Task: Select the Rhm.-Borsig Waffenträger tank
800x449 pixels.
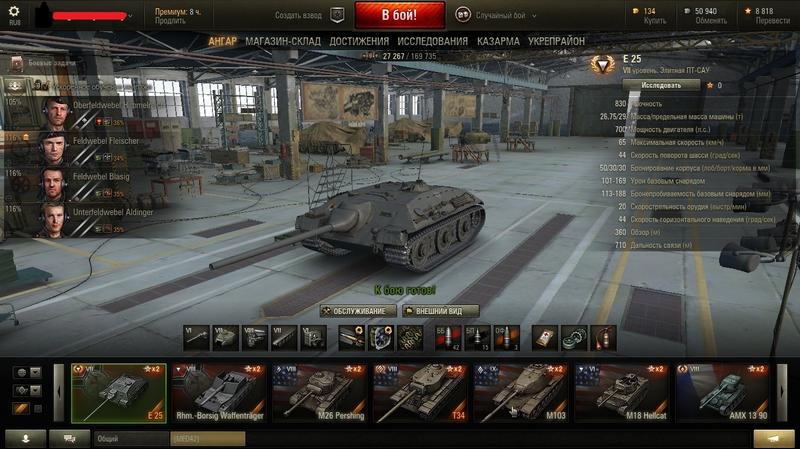Action: click(x=219, y=393)
